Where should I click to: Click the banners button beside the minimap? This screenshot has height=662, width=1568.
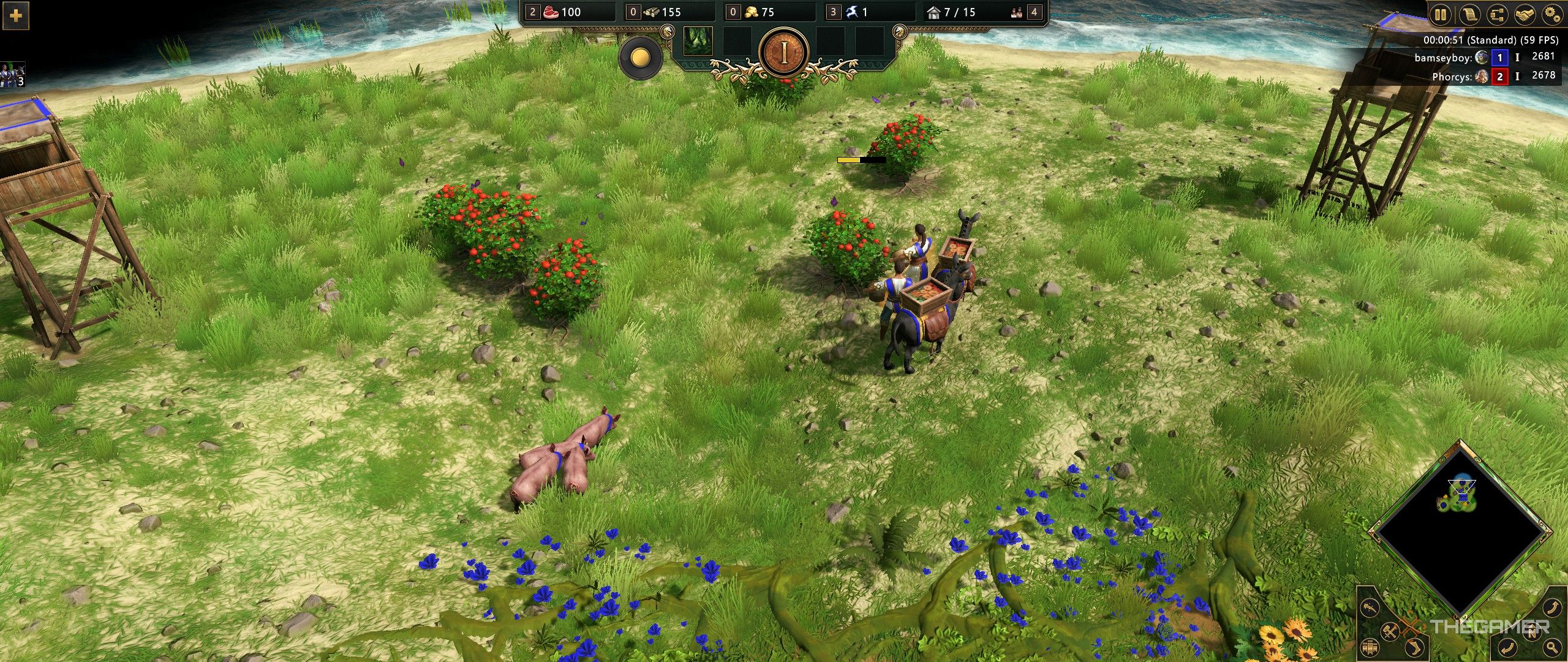coord(1370,647)
